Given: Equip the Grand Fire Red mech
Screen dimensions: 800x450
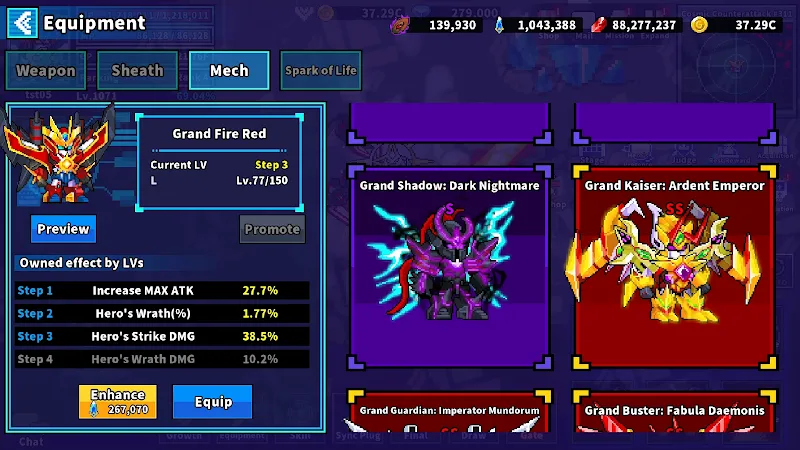Looking at the screenshot, I should pos(213,402).
